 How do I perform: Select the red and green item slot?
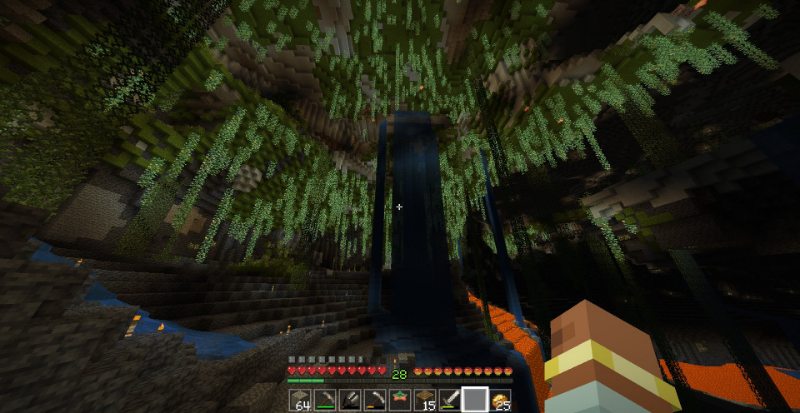point(400,400)
